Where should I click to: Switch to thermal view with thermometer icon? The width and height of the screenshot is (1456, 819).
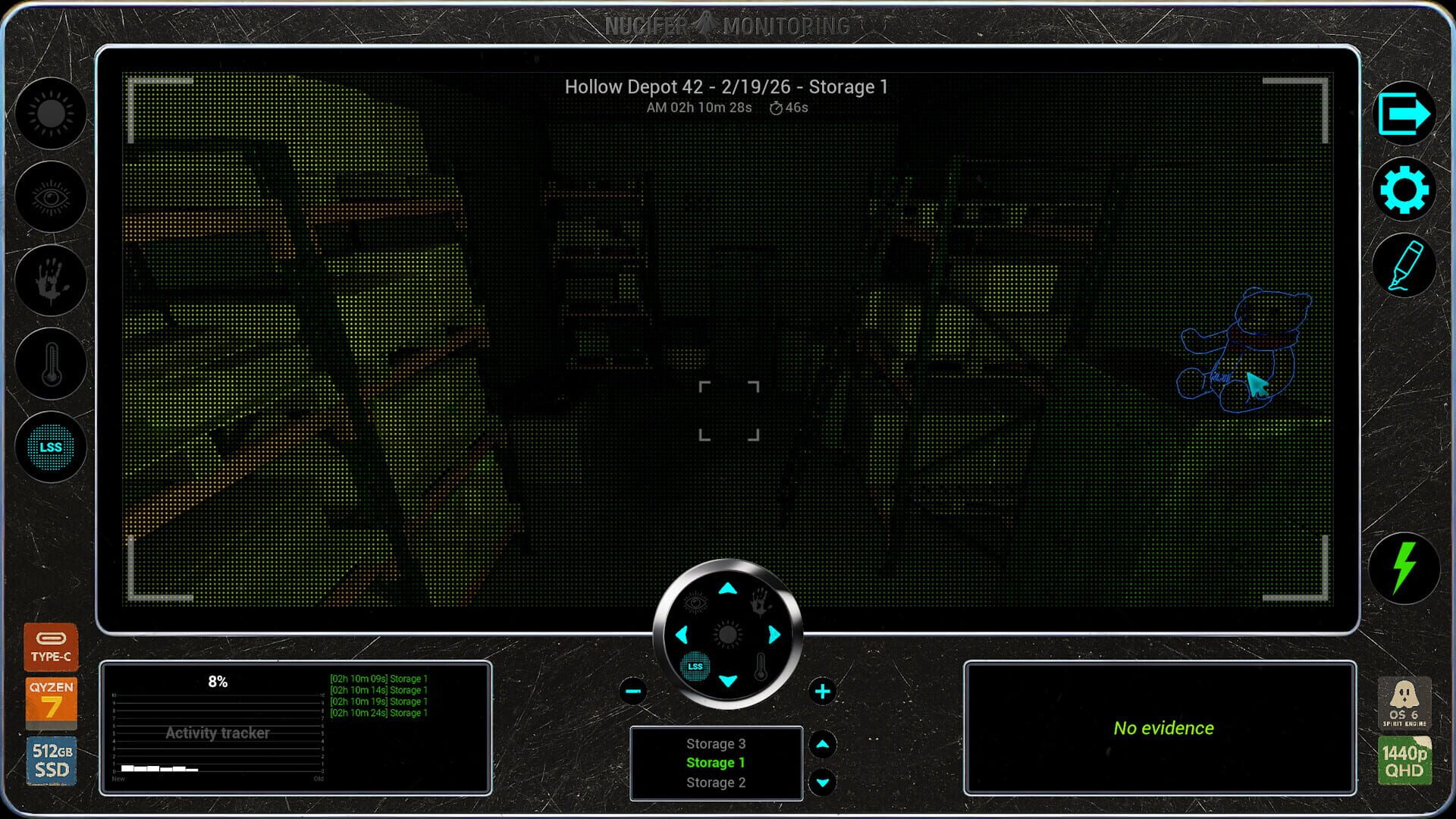coord(50,364)
